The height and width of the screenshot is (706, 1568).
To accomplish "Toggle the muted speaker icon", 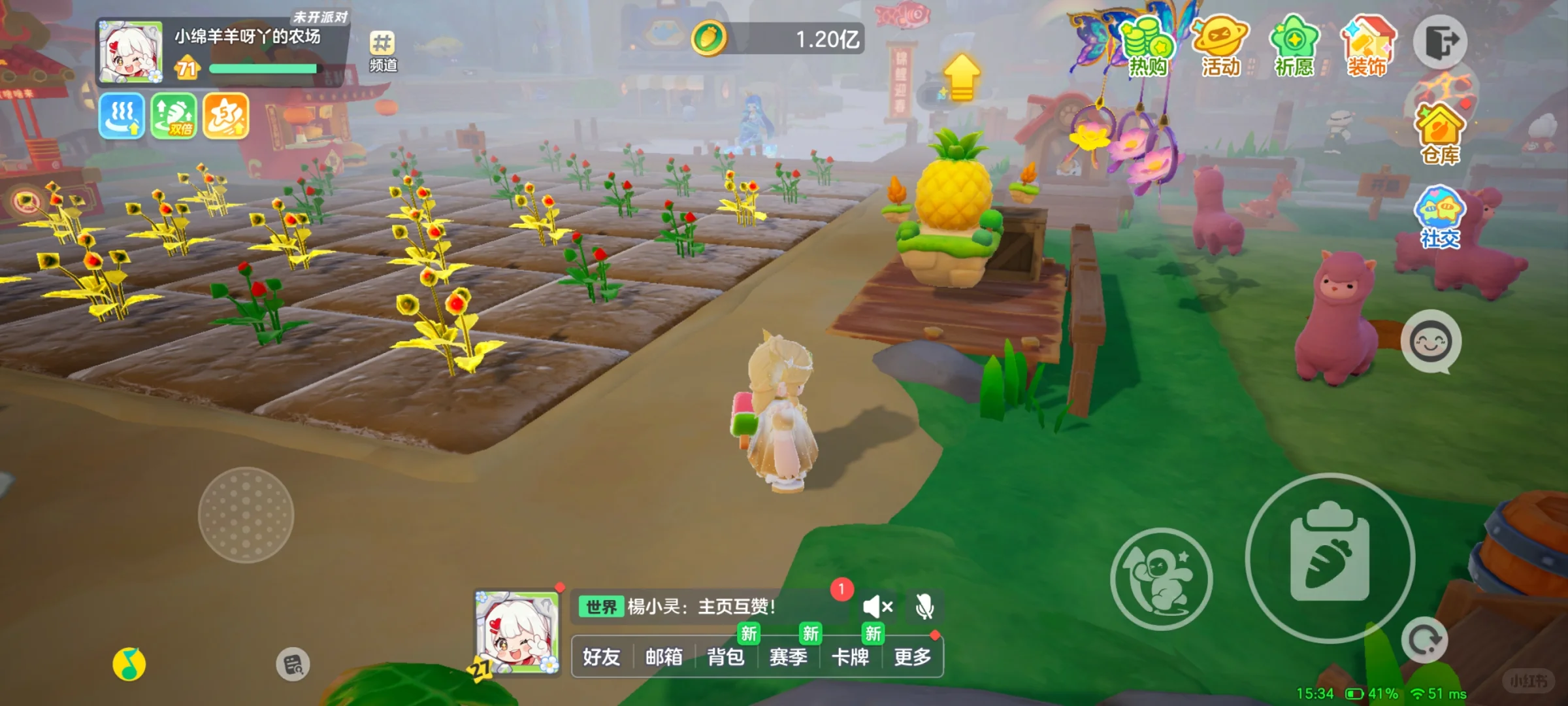I will pyautogui.click(x=877, y=607).
